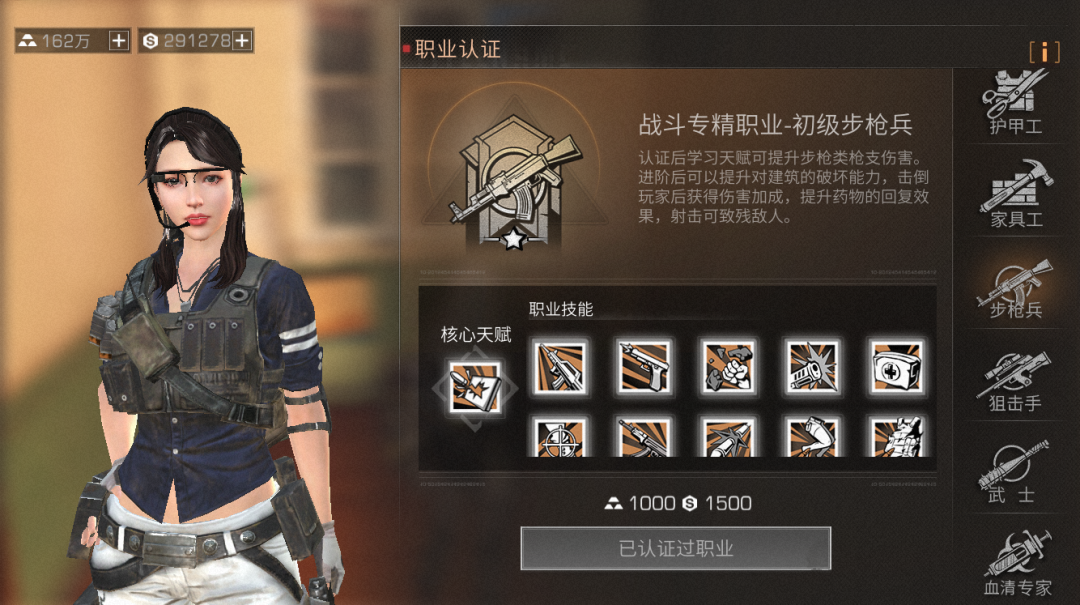Select the trousers skill icon

[x=812, y=438]
